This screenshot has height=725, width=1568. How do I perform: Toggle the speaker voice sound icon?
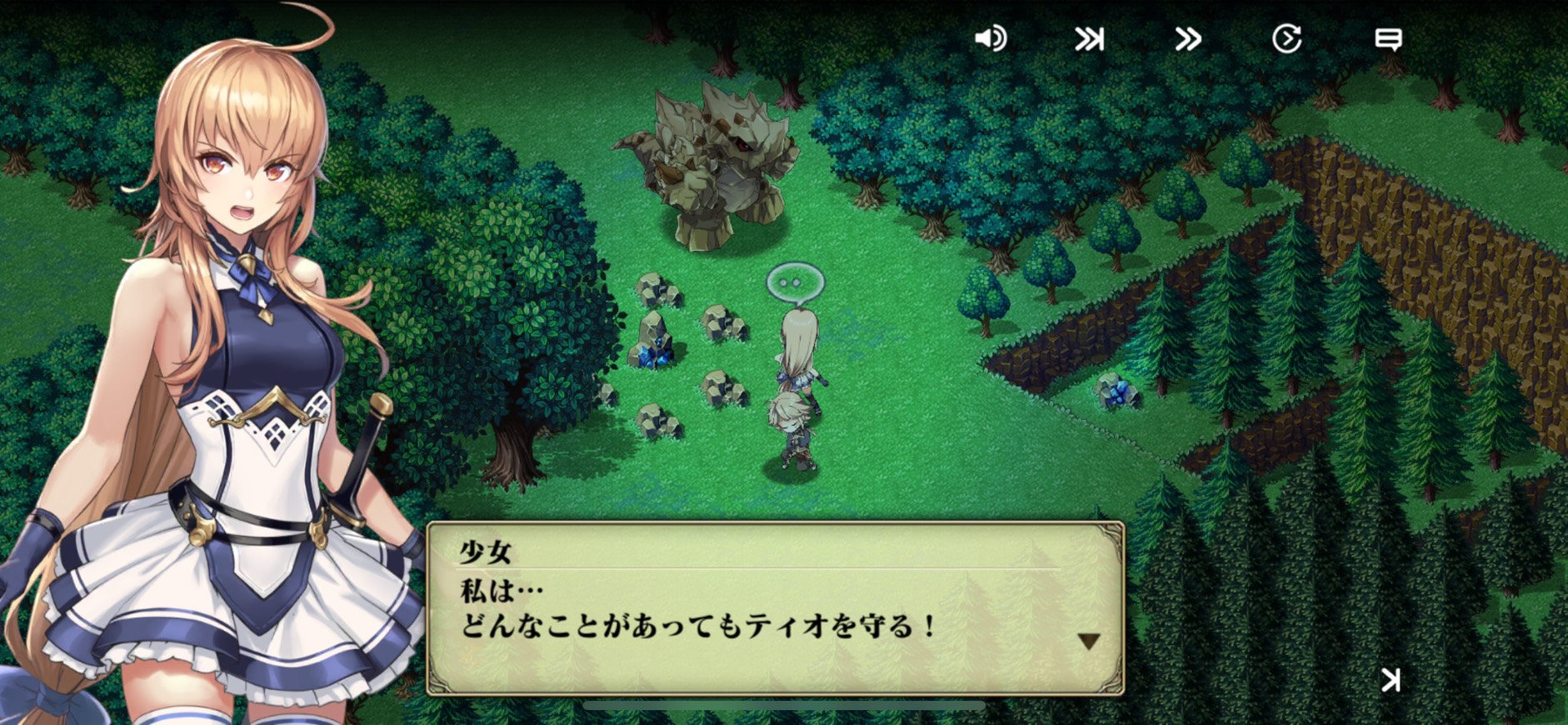(990, 38)
